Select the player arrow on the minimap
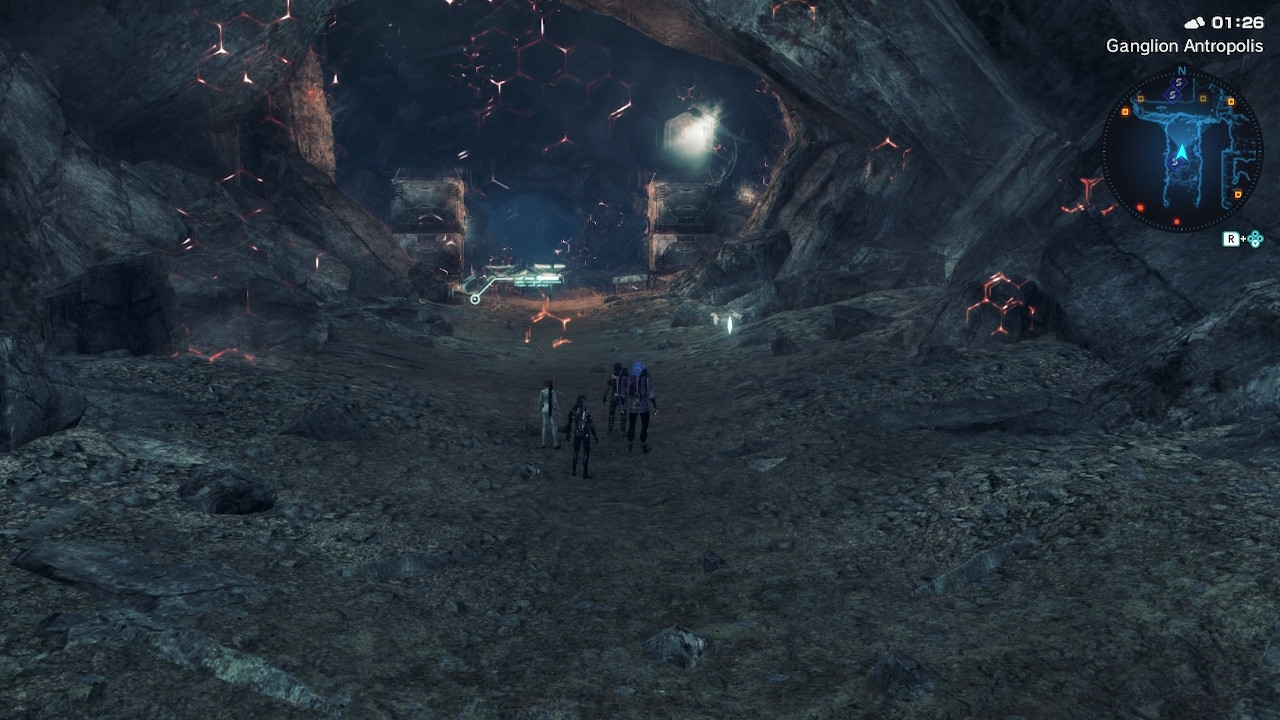 [x=1181, y=152]
